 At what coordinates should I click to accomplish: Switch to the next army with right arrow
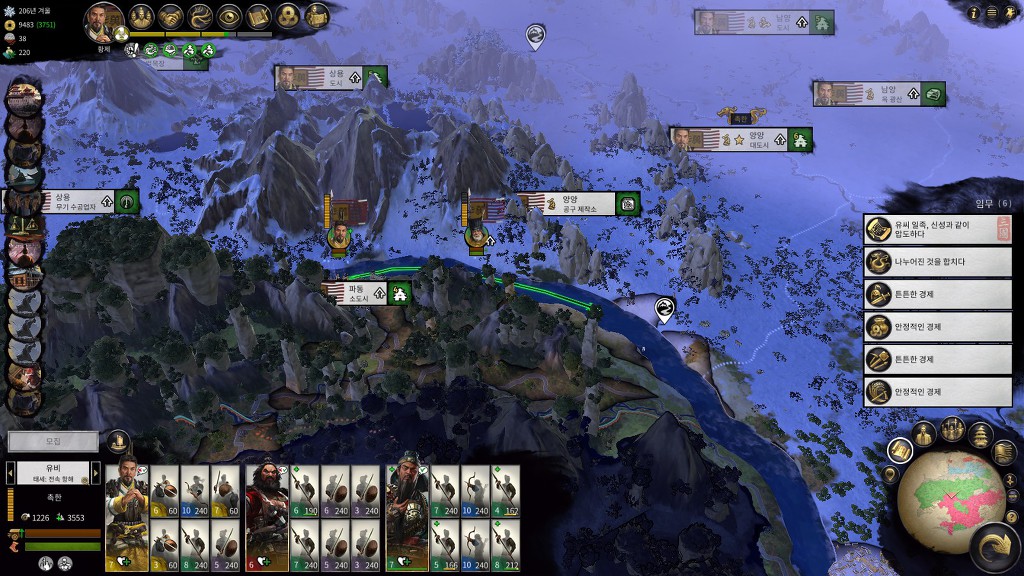click(x=95, y=471)
